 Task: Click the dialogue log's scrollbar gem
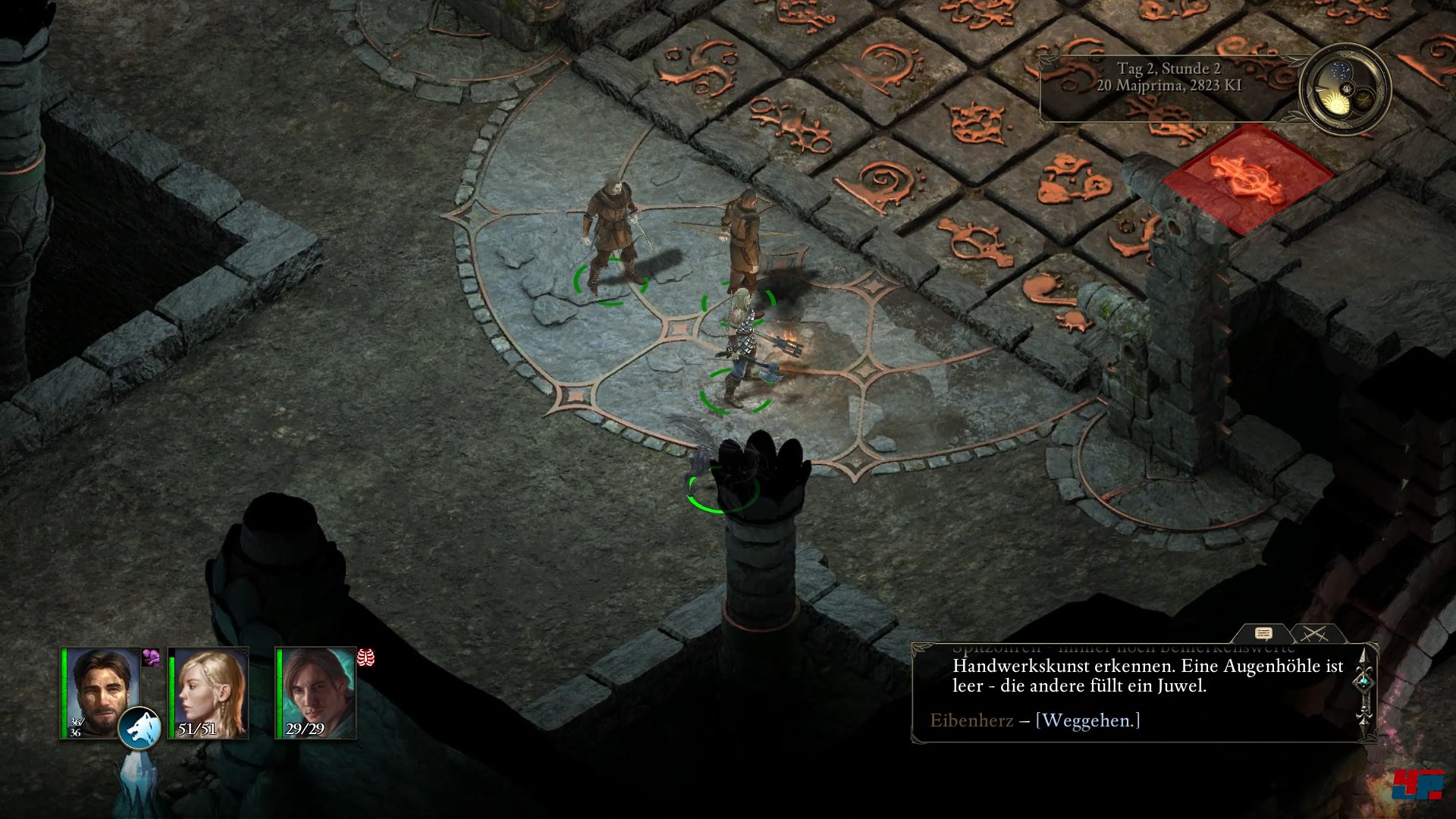pos(1364,682)
